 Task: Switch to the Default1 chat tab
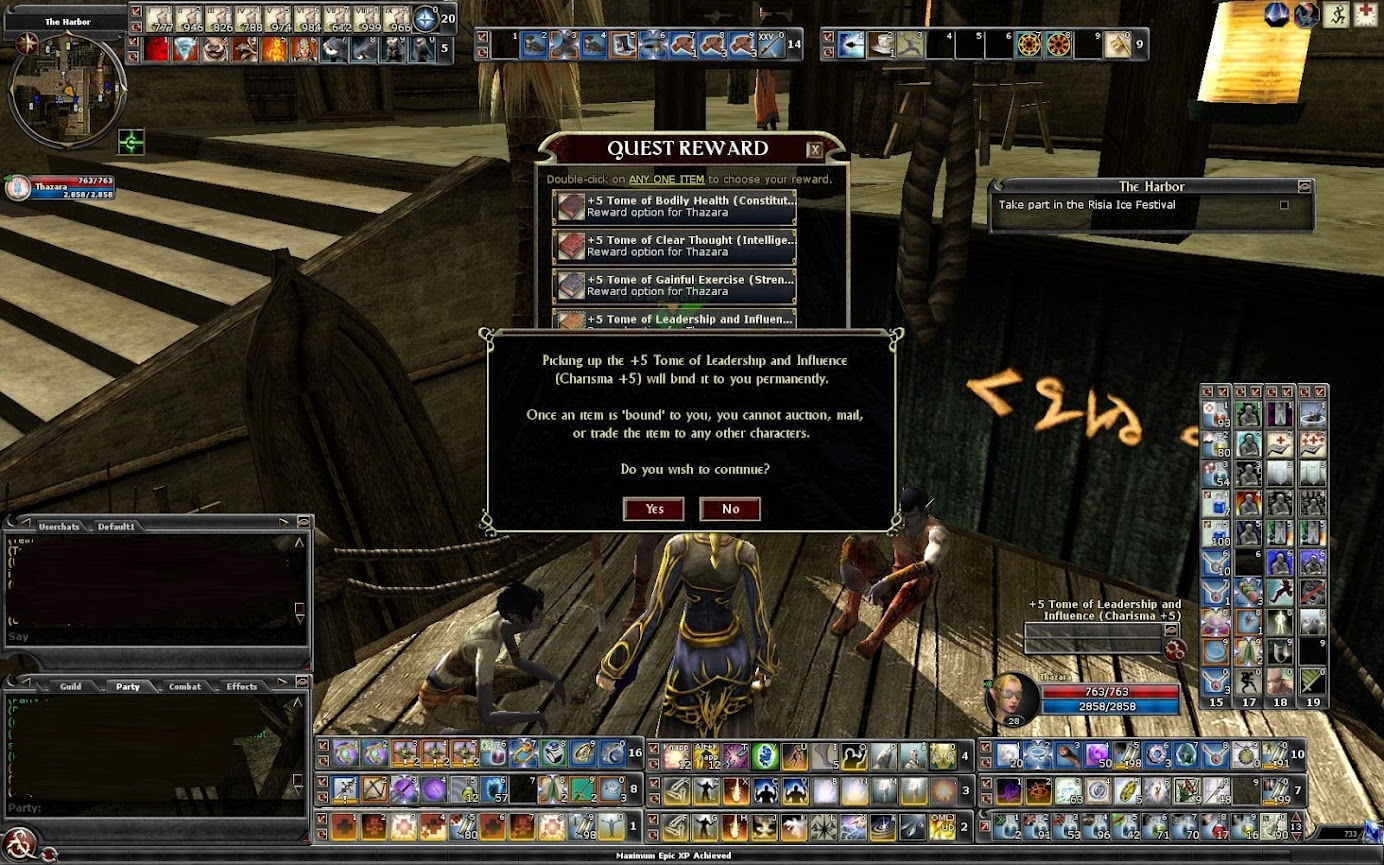point(116,527)
